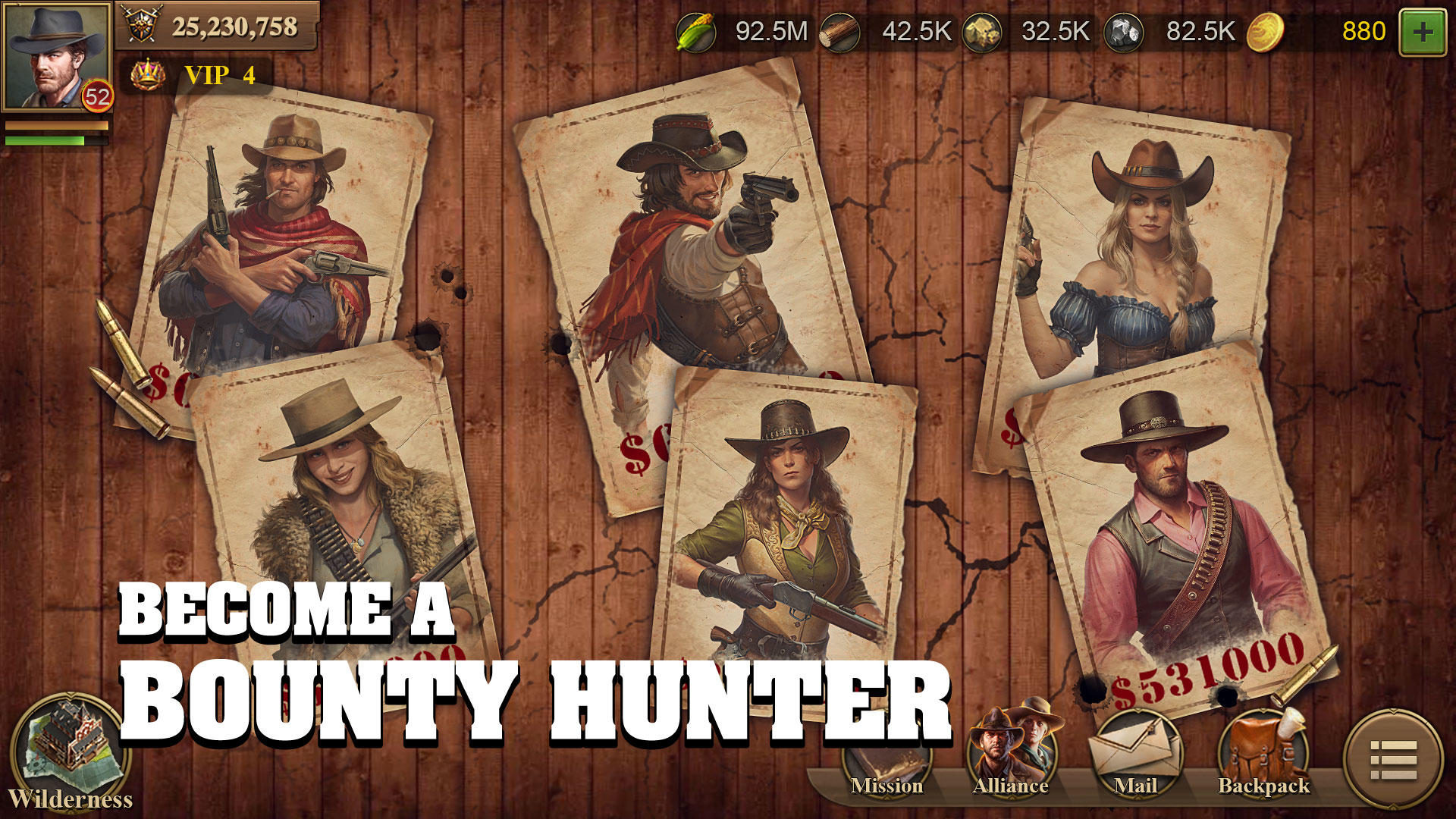This screenshot has height=819, width=1456.
Task: Click the power score 25,230,758
Action: click(x=235, y=27)
